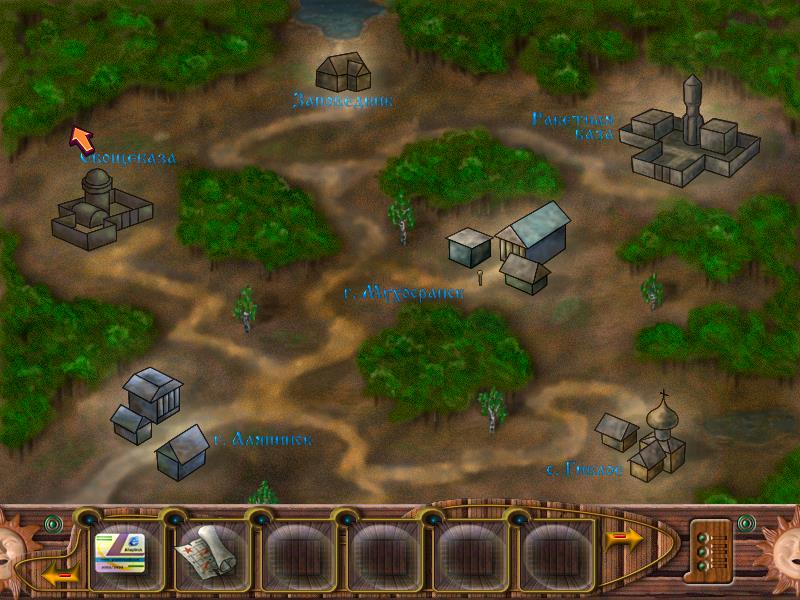Open the wooden three-button menu panel
The image size is (800, 600).
(711, 548)
